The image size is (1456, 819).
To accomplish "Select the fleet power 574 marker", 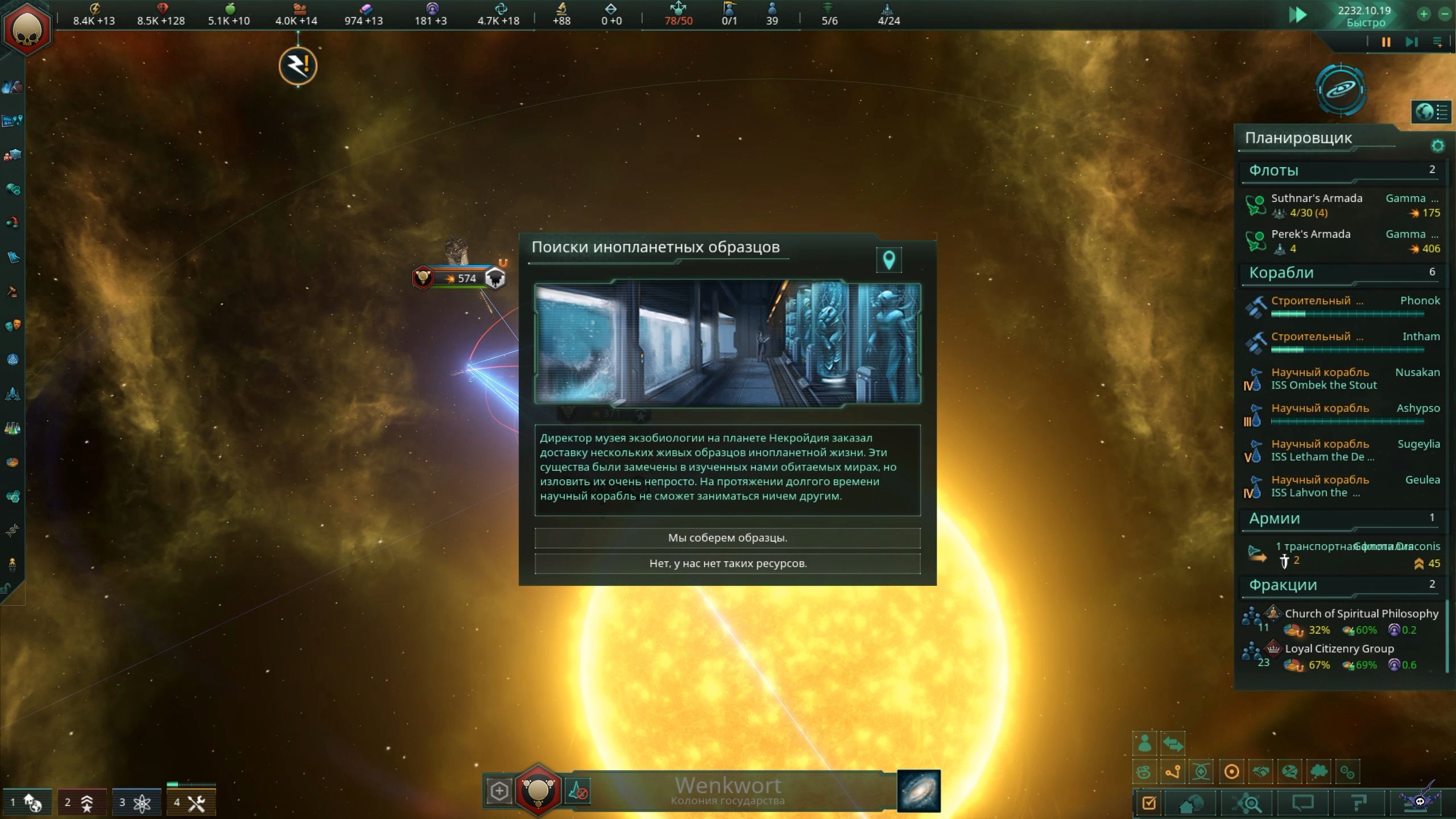I will tap(460, 278).
